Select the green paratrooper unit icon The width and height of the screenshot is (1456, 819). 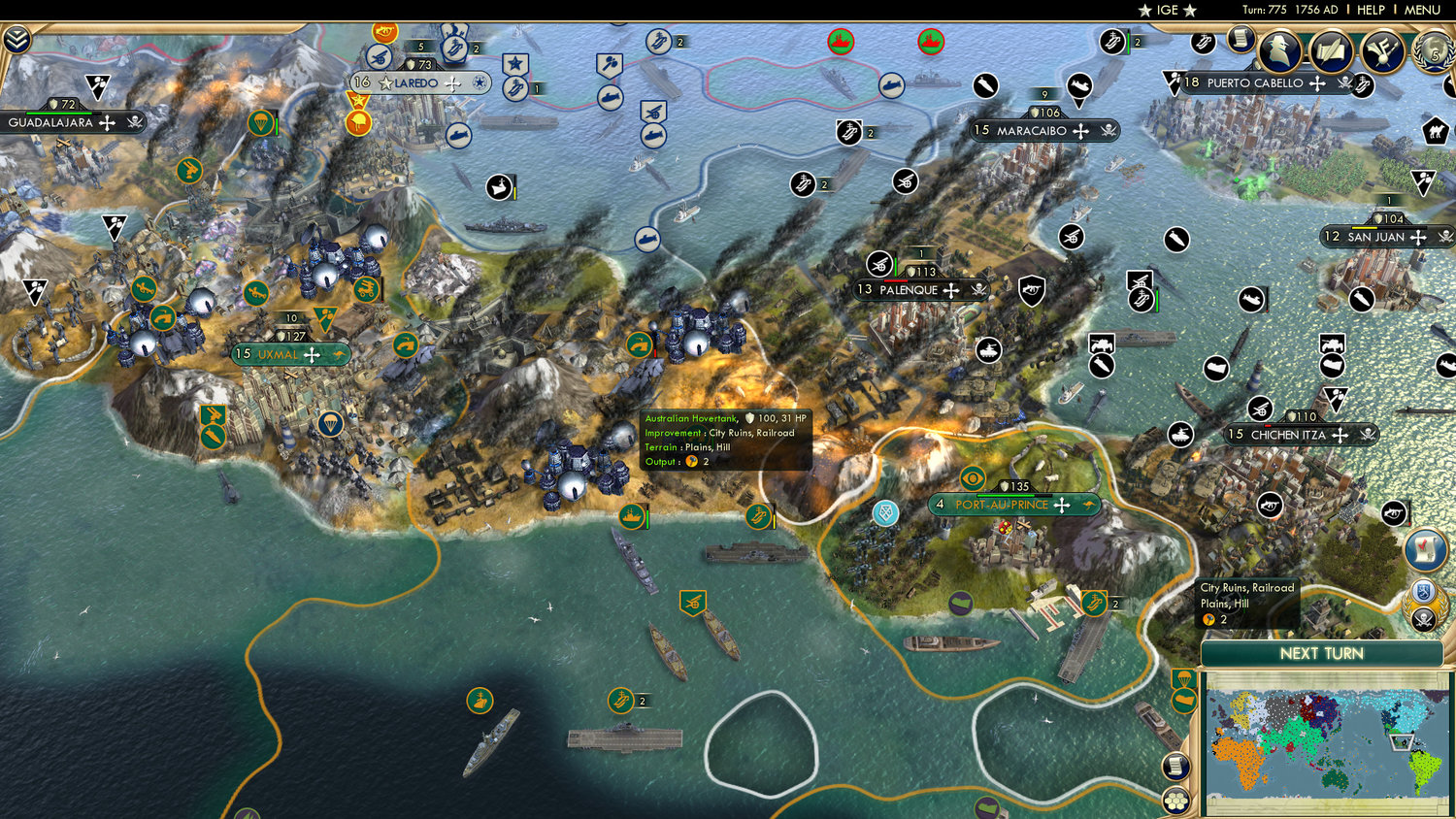pos(331,423)
